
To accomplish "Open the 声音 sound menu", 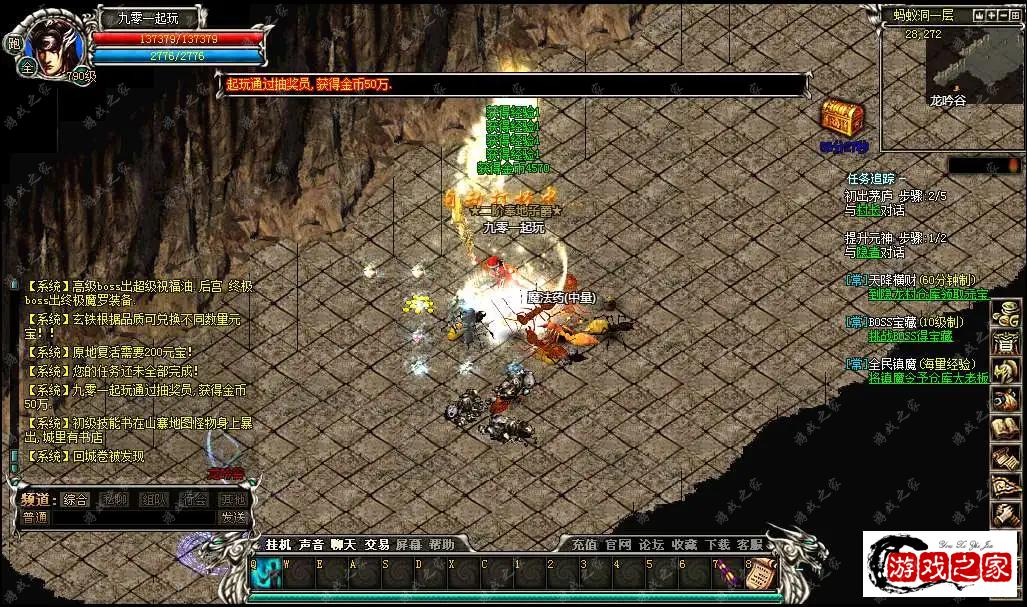I will pos(311,545).
